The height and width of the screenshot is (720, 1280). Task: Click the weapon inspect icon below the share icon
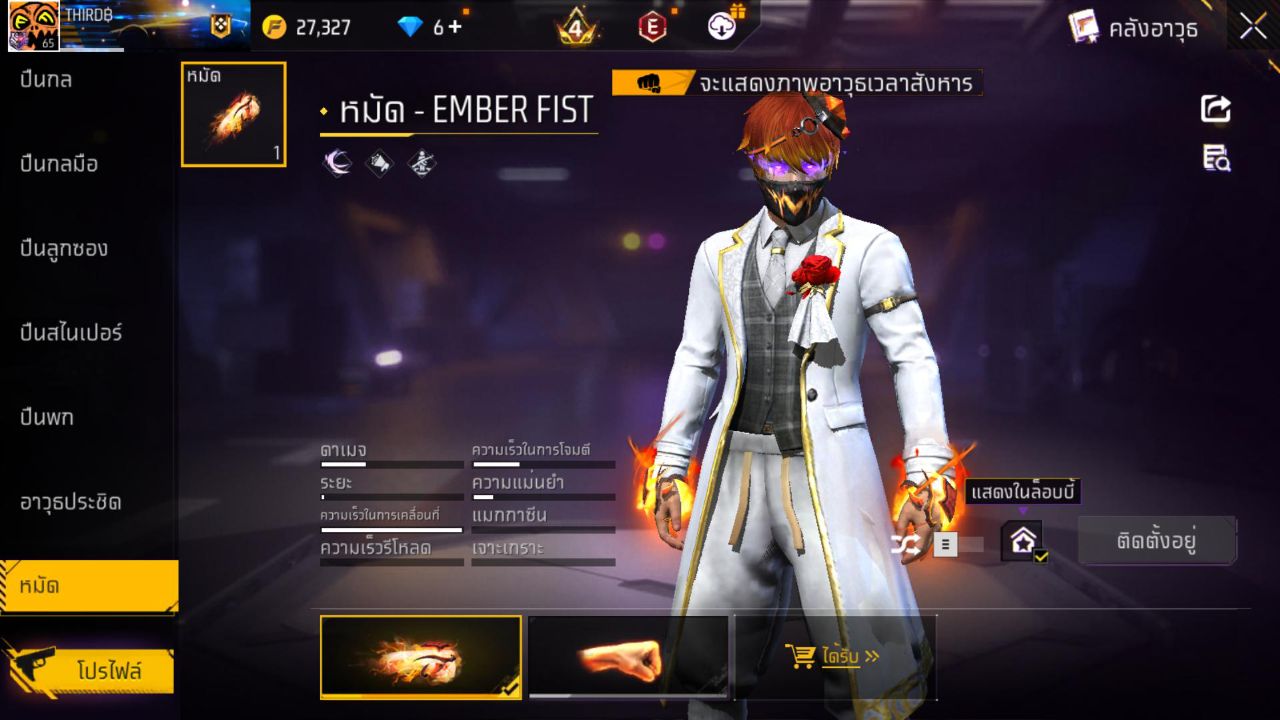pos(1214,158)
